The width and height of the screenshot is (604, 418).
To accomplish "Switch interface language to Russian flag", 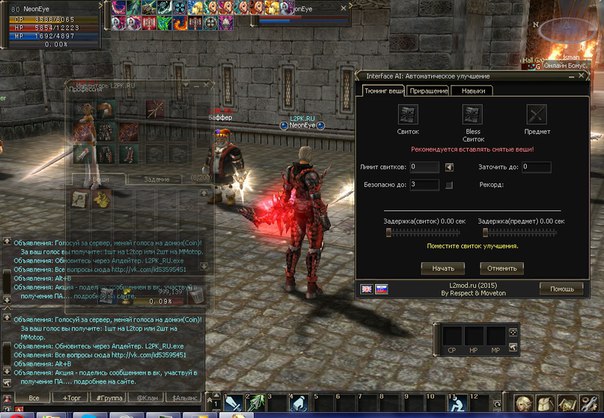I will click(x=381, y=288).
